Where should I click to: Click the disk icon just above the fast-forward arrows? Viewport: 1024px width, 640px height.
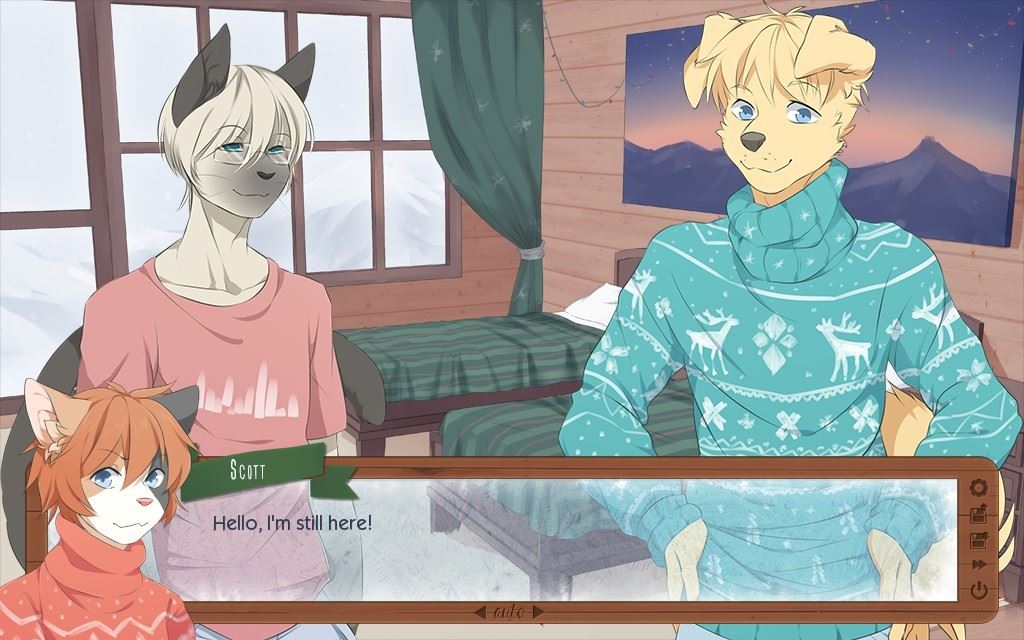pos(978,541)
